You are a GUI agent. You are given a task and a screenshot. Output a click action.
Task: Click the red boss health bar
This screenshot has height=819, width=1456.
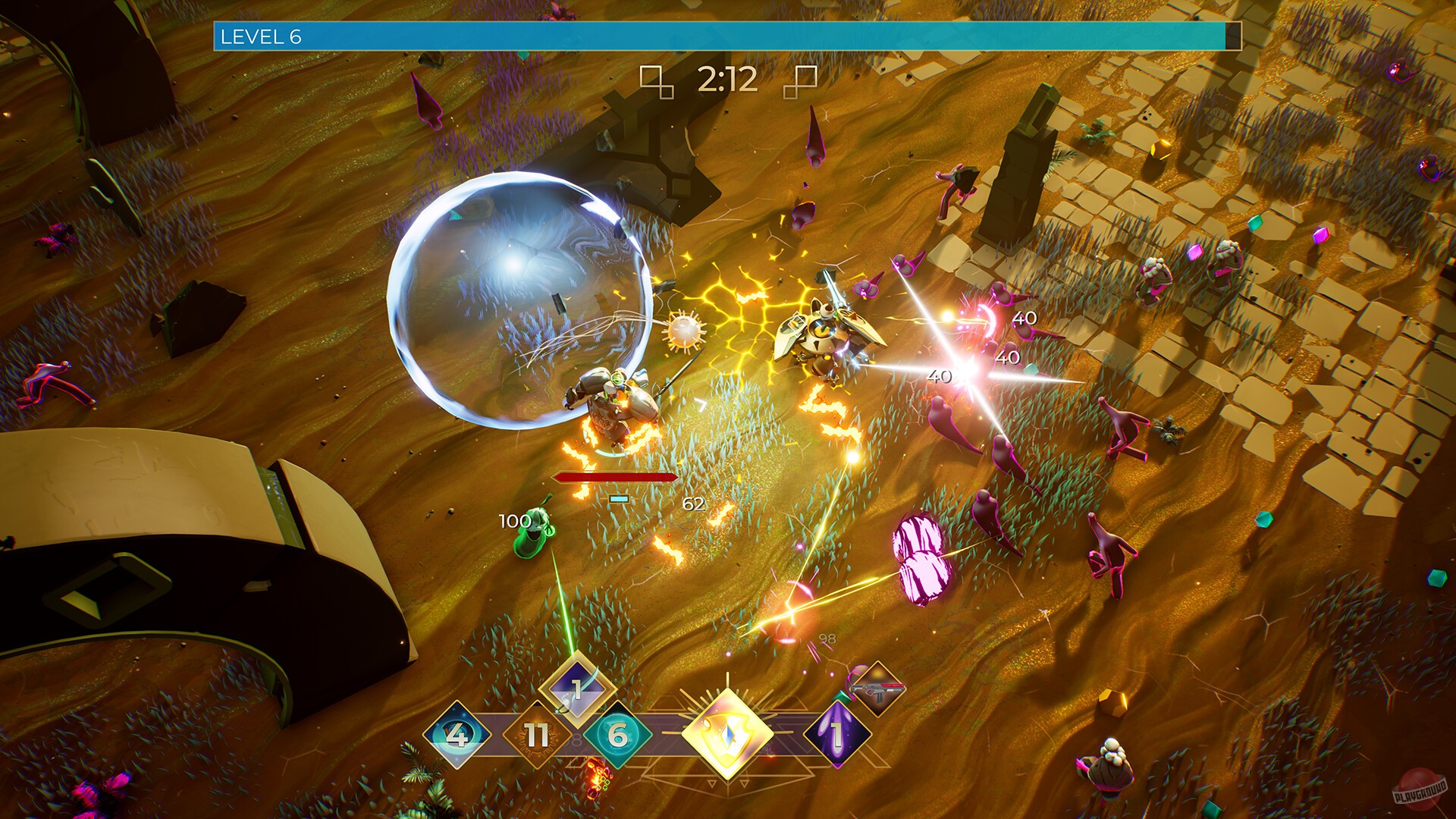(x=616, y=478)
